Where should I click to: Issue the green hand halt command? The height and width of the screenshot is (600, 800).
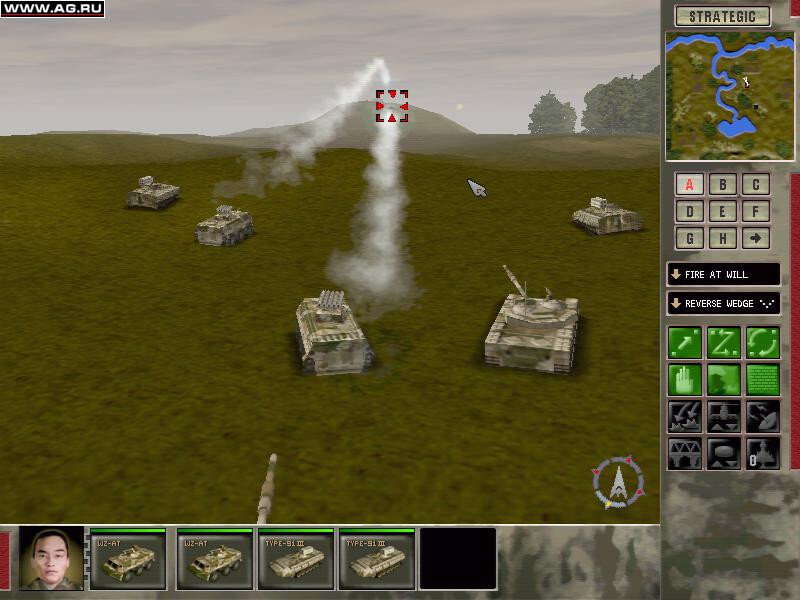(x=685, y=379)
